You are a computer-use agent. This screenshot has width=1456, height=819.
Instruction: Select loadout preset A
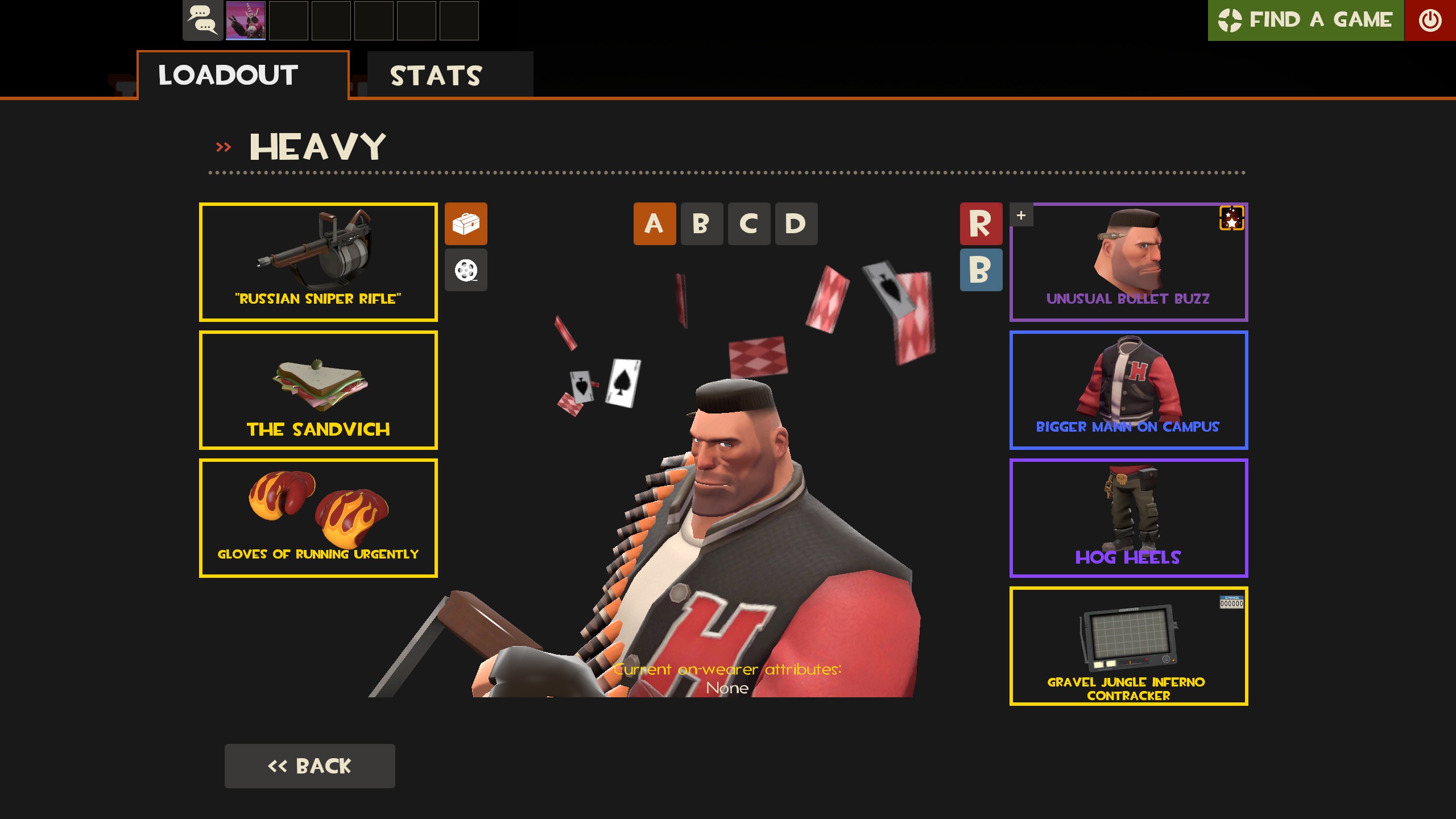[x=653, y=224]
